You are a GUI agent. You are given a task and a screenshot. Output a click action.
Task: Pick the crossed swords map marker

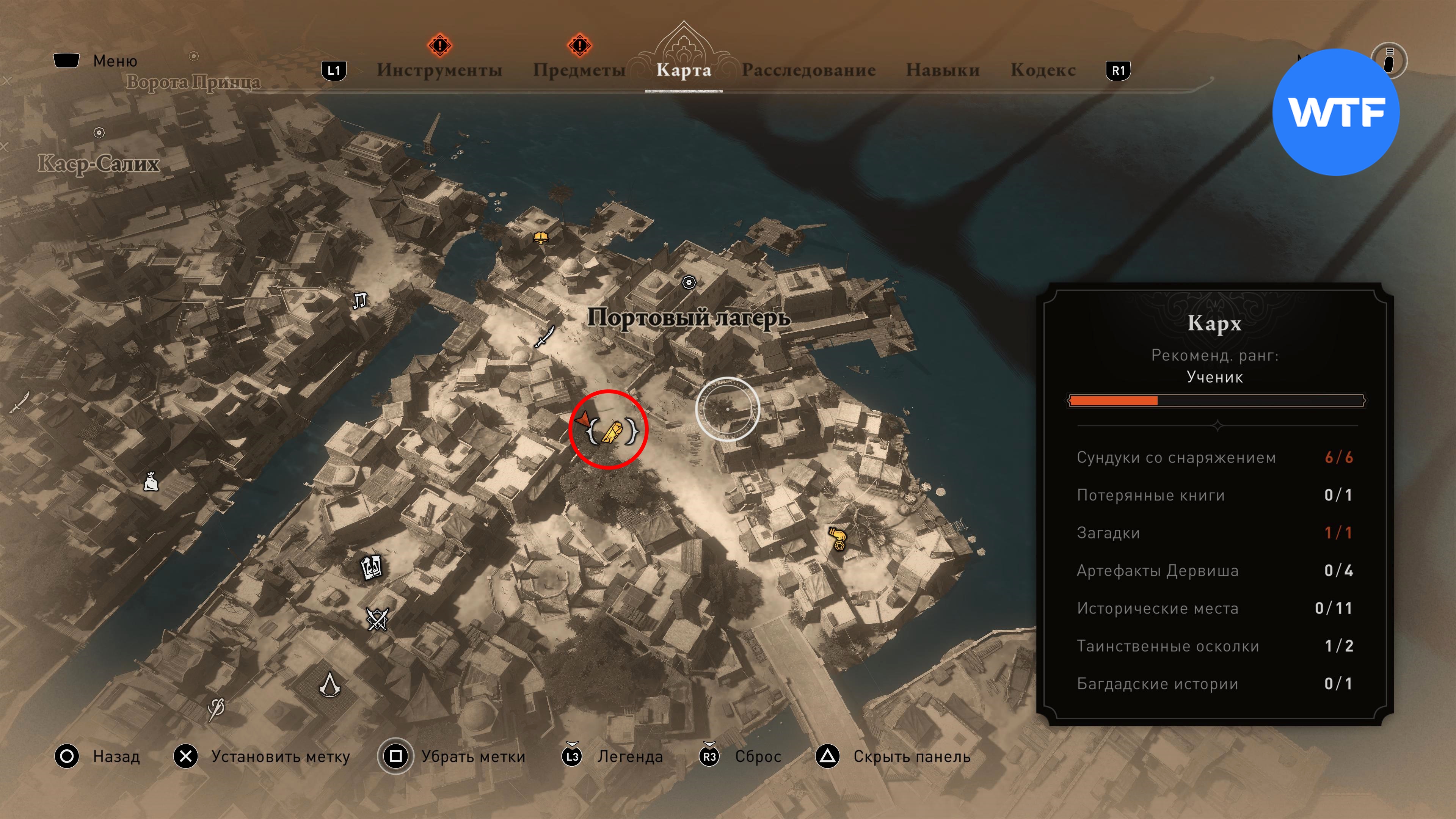click(377, 619)
